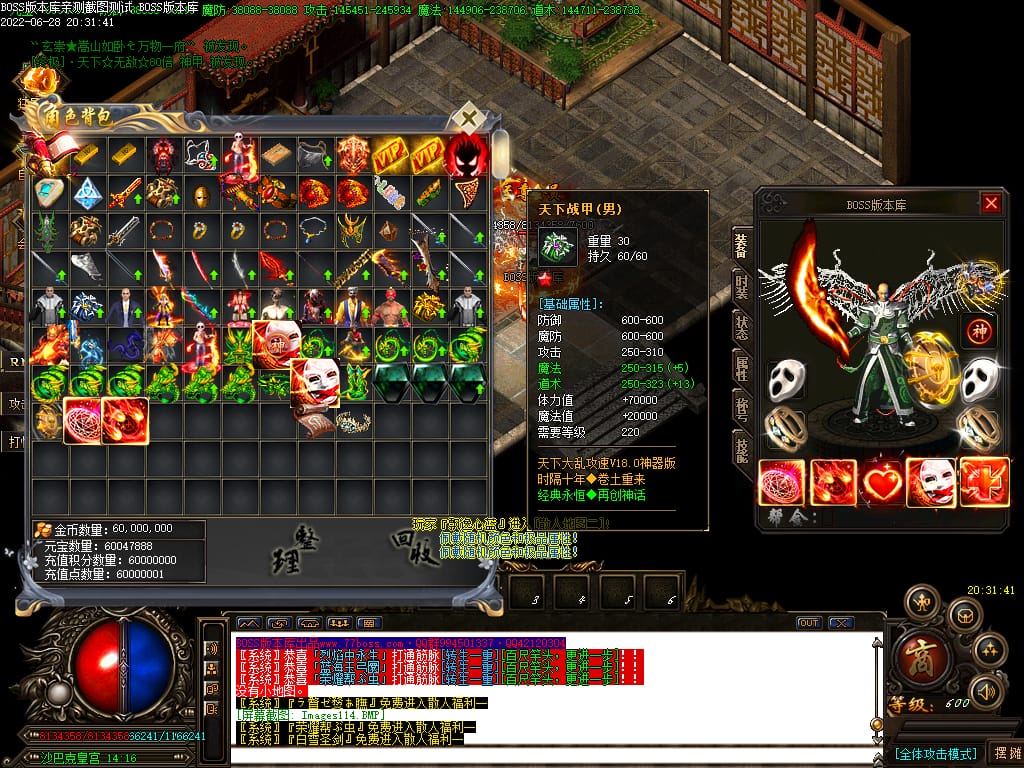The width and height of the screenshot is (1024, 768).
Task: Click the red heart equipment slot
Action: point(883,482)
